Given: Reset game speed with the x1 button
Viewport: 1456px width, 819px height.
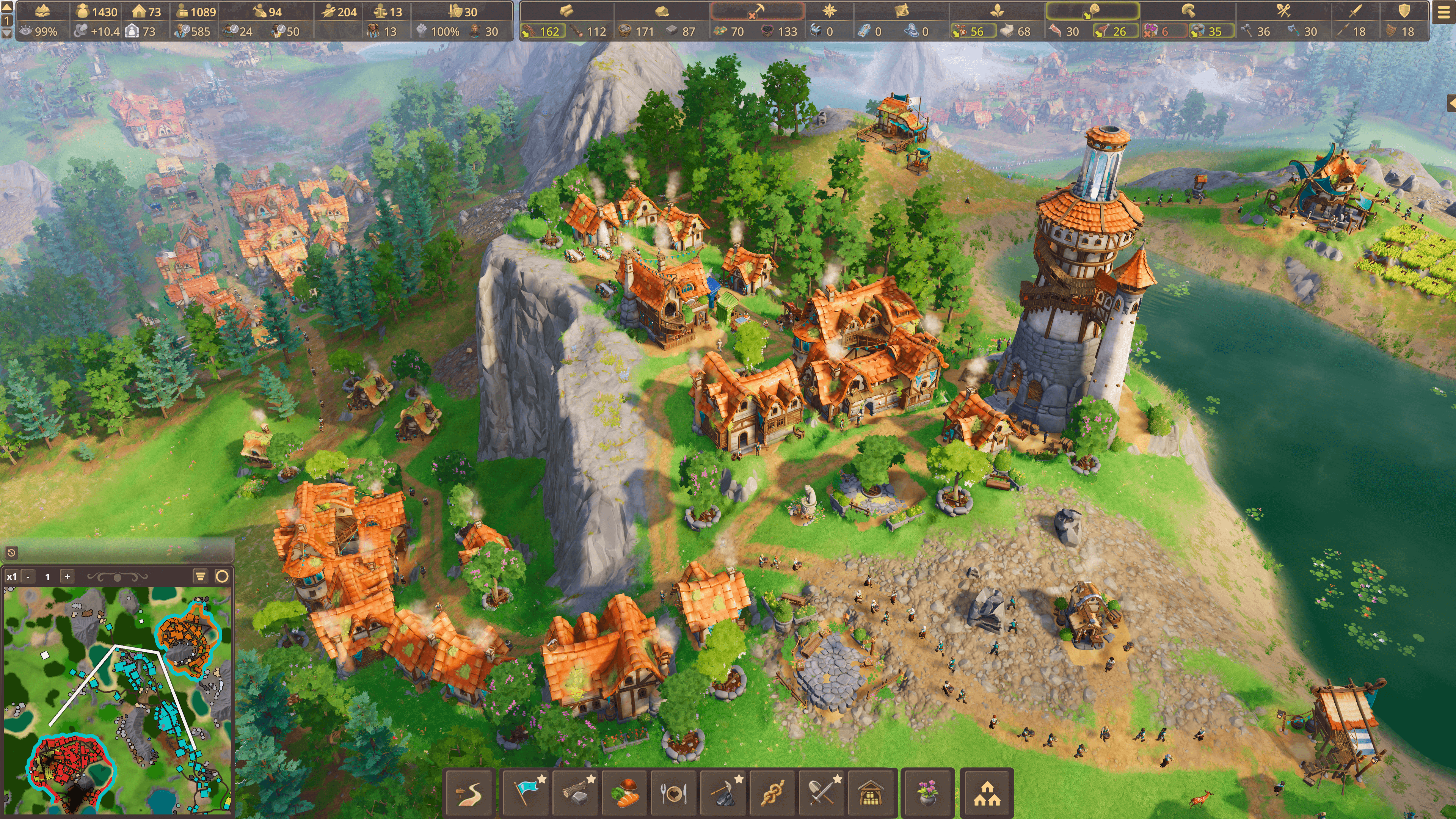Looking at the screenshot, I should pos(11,576).
